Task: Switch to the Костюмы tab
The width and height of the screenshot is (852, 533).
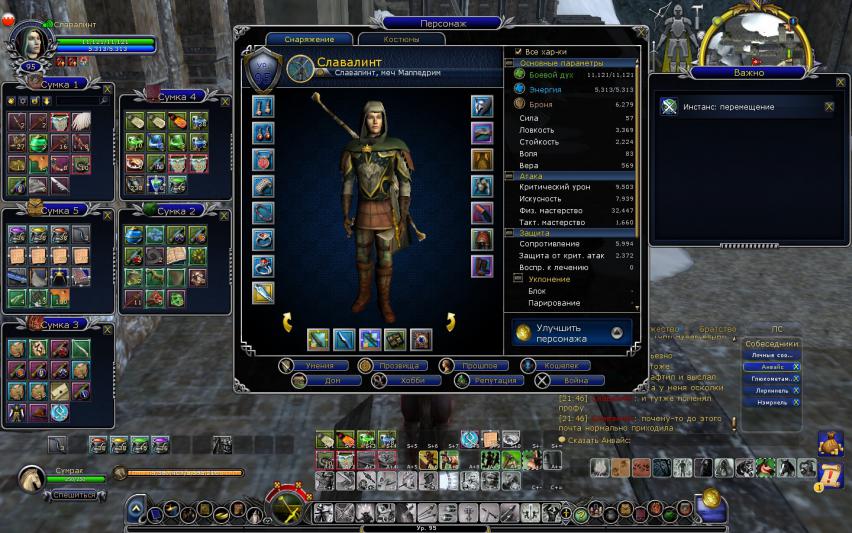Action: 401,39
